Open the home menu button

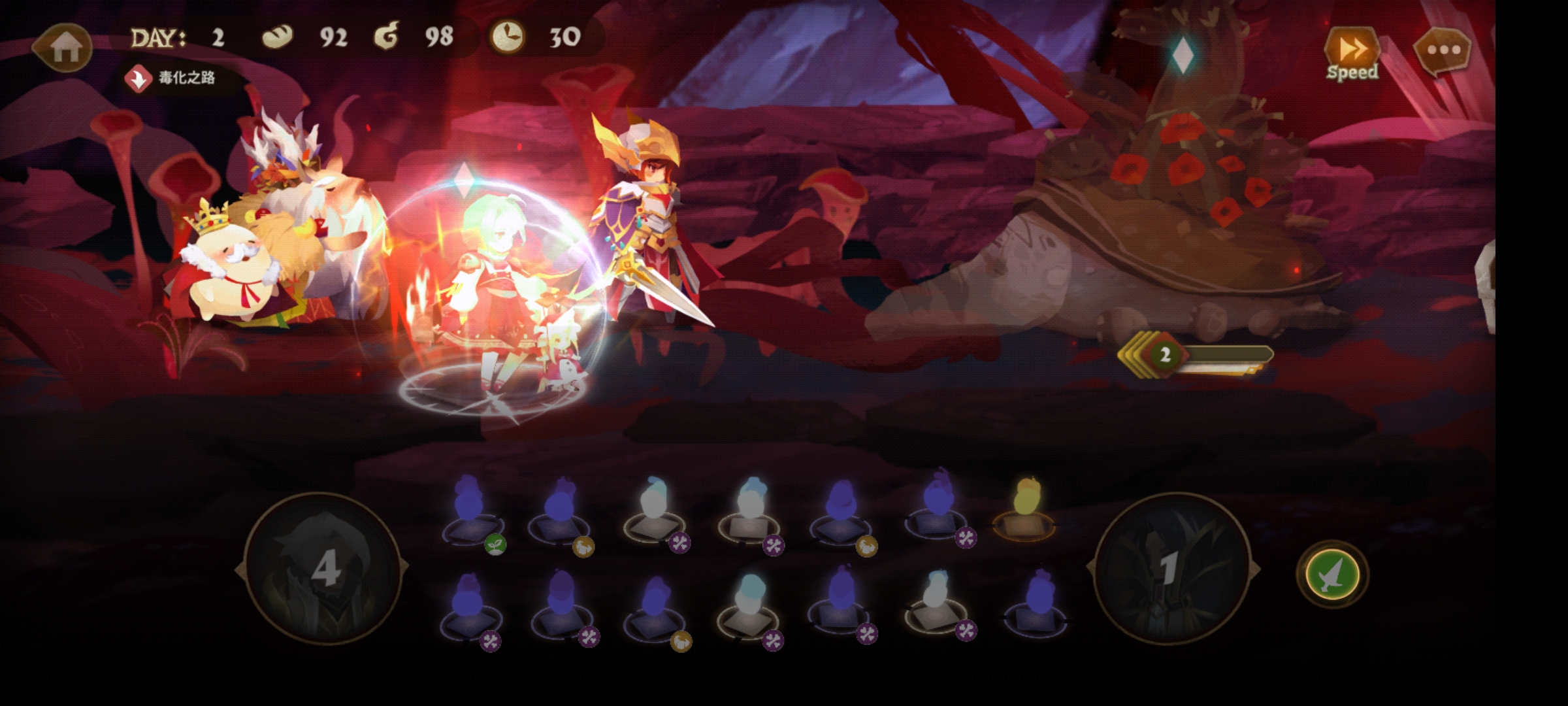point(64,47)
